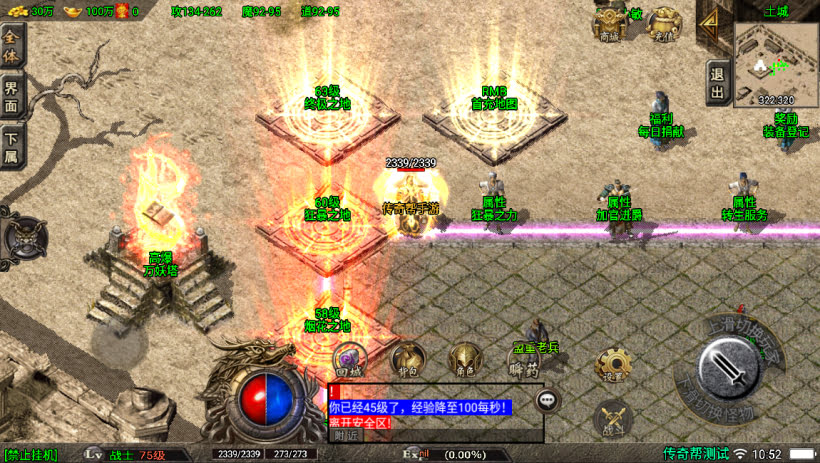Open the 充值 recharge gold pouch
Screen dimensions: 820x463
click(x=663, y=23)
